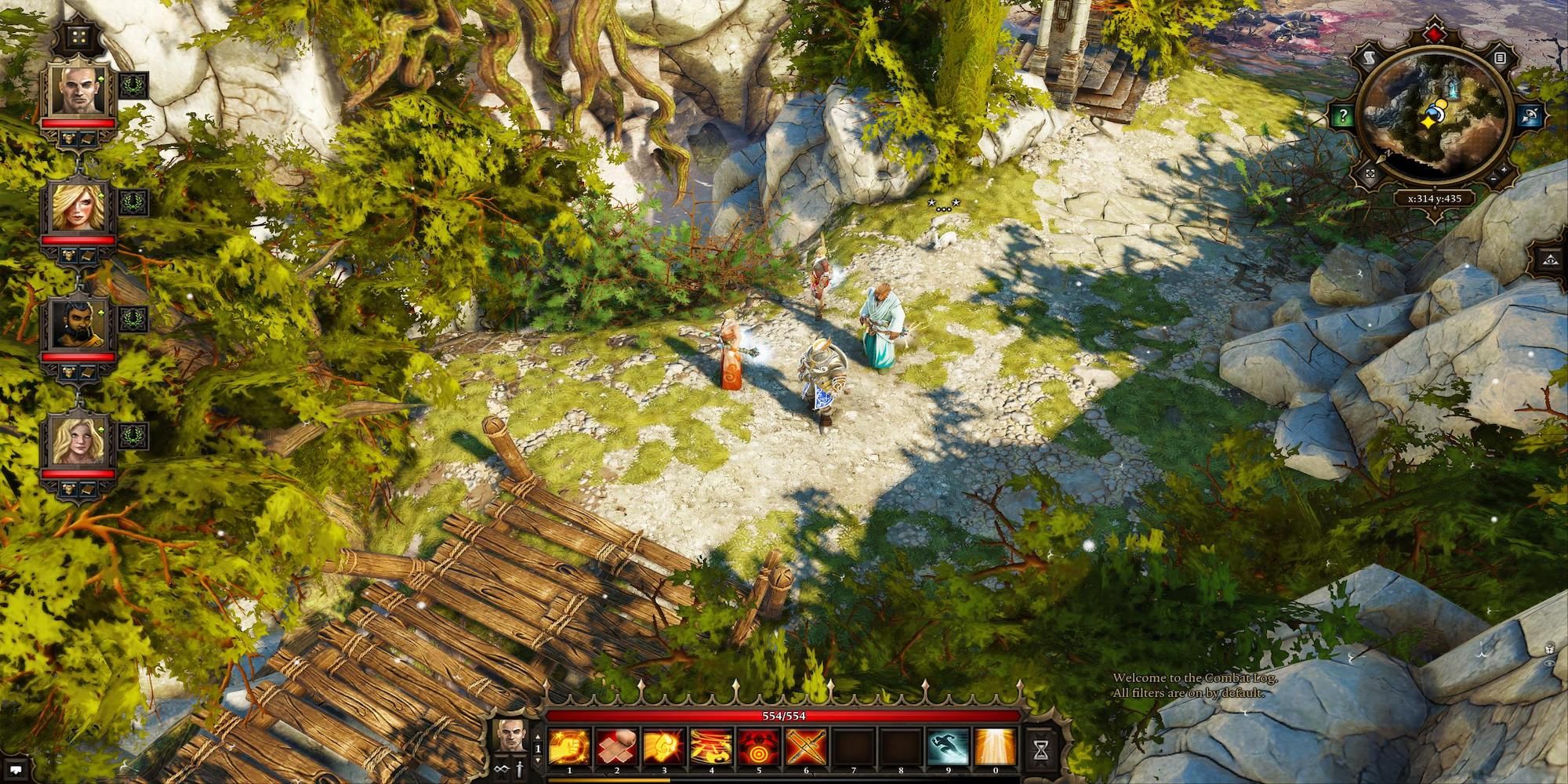
Task: Open help via the green question mark on minimap
Action: click(1342, 115)
